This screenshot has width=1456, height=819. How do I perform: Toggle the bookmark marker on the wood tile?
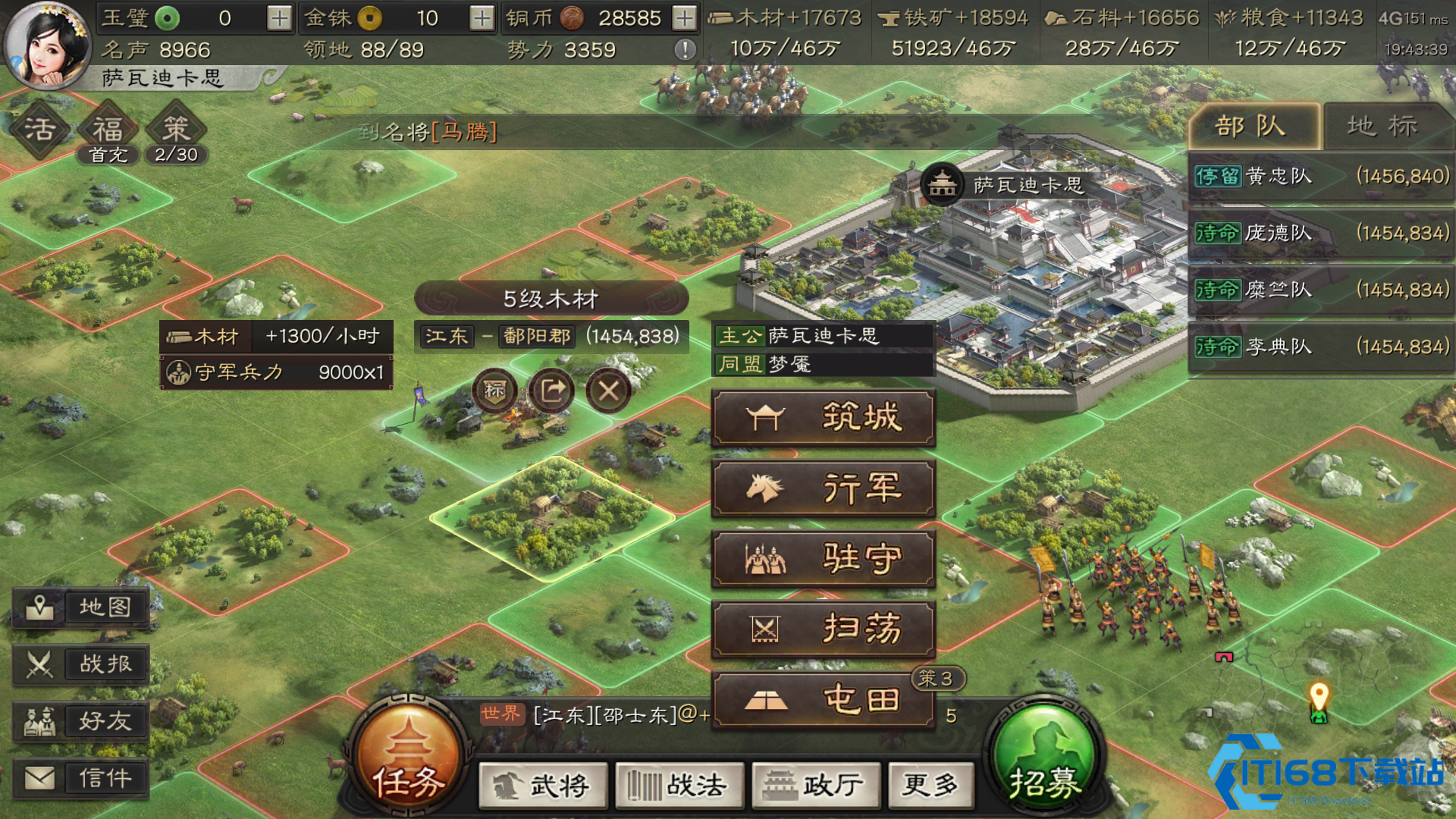coord(493,391)
